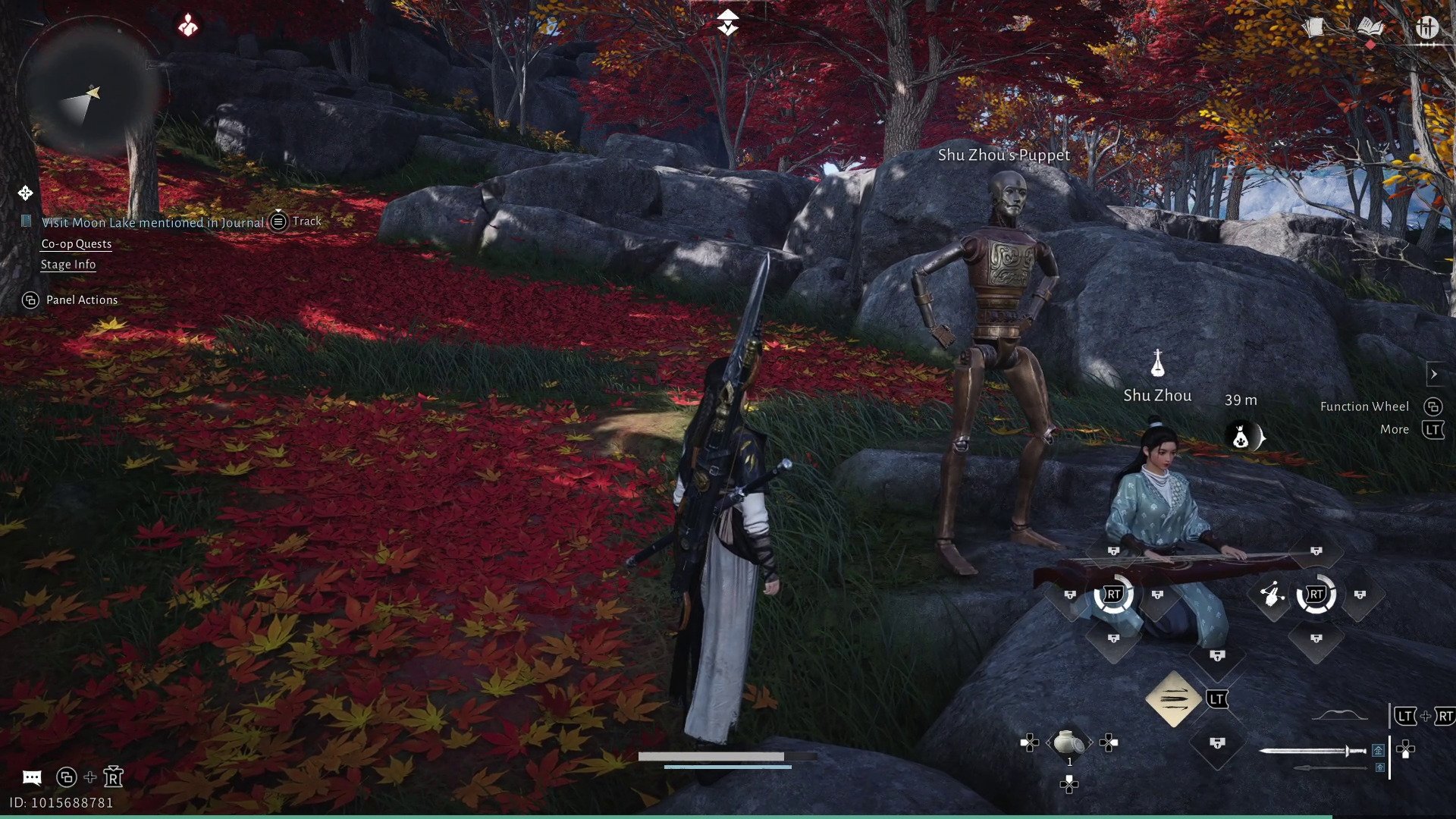
Task: Expand the right-edge arrow panel
Action: pos(1433,374)
